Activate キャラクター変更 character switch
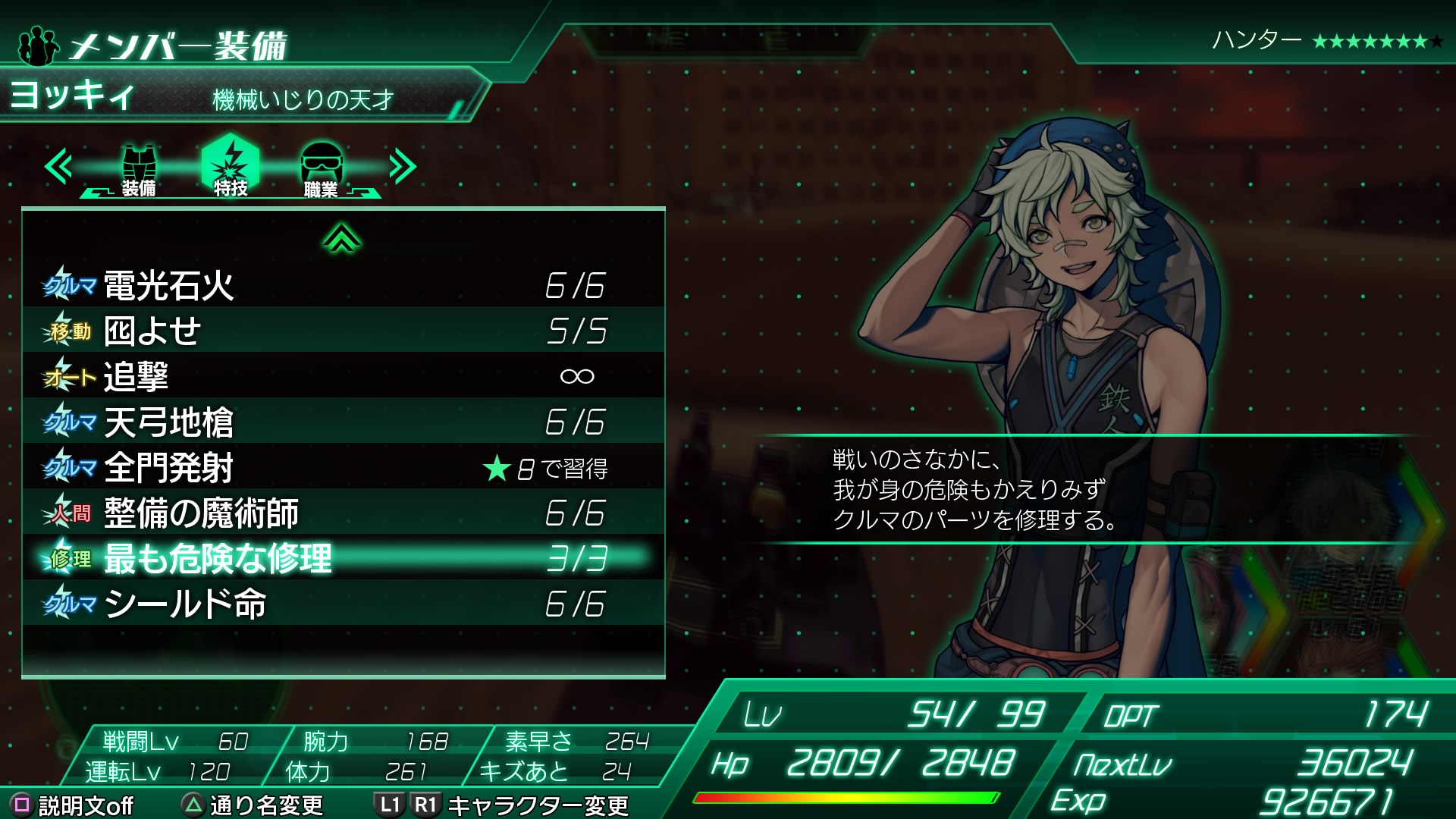 coord(501,805)
